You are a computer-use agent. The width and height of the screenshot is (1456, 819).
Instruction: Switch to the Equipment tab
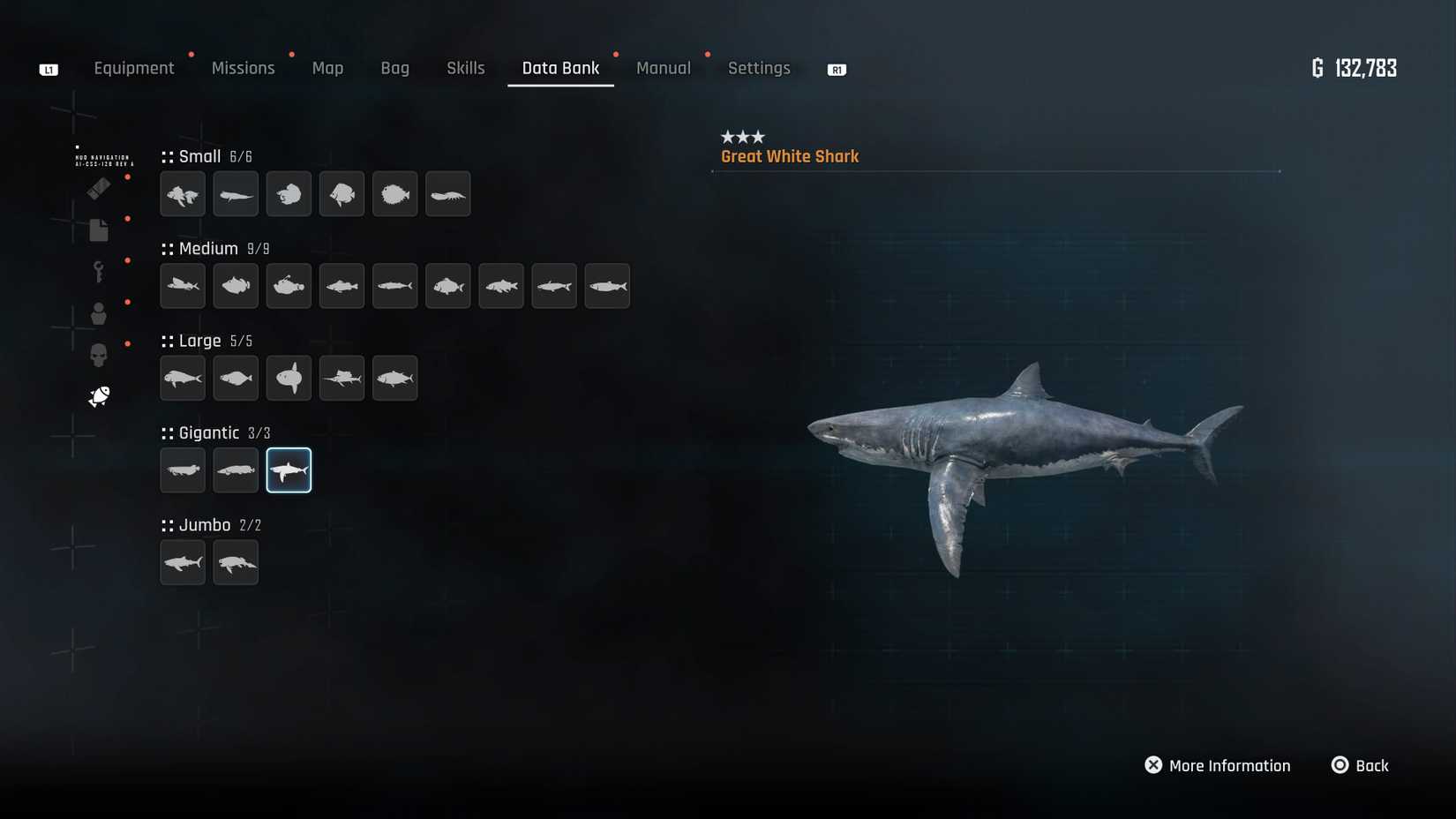(x=134, y=68)
